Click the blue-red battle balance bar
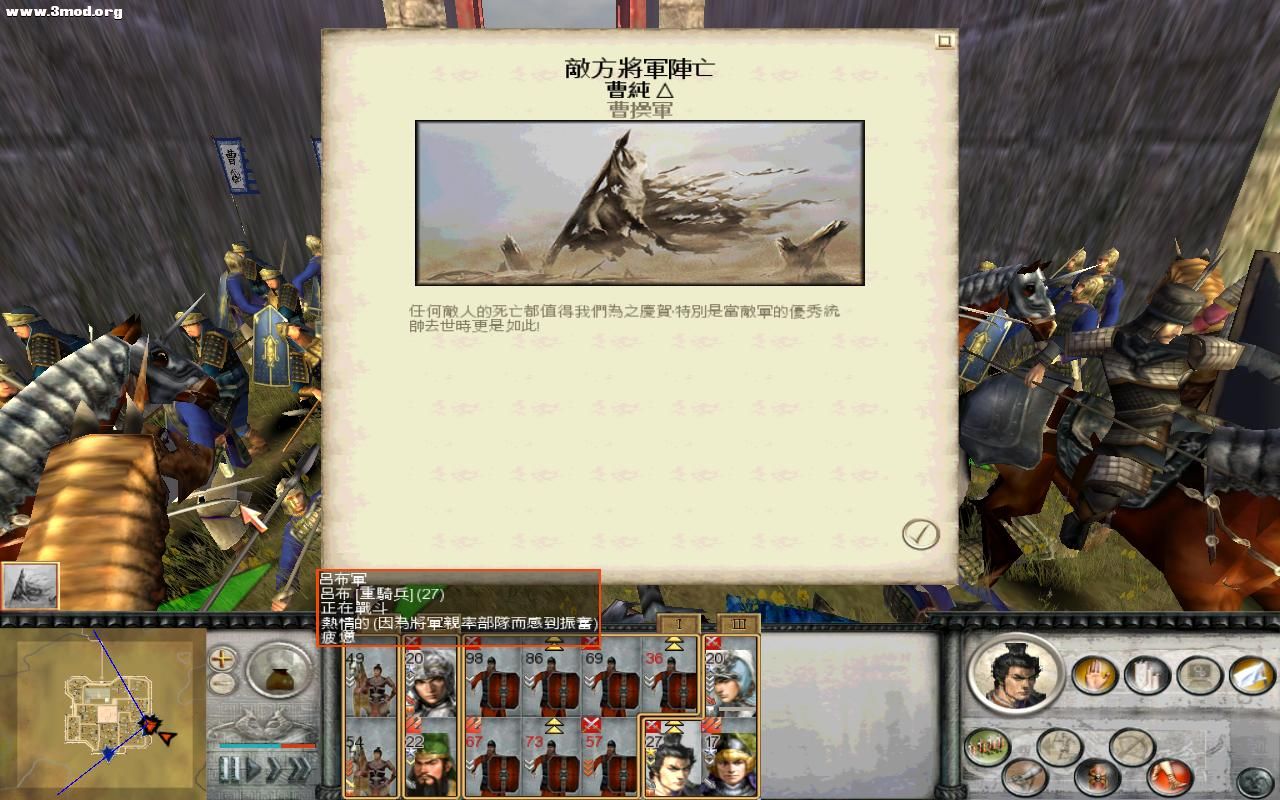This screenshot has height=800, width=1280. (265, 746)
